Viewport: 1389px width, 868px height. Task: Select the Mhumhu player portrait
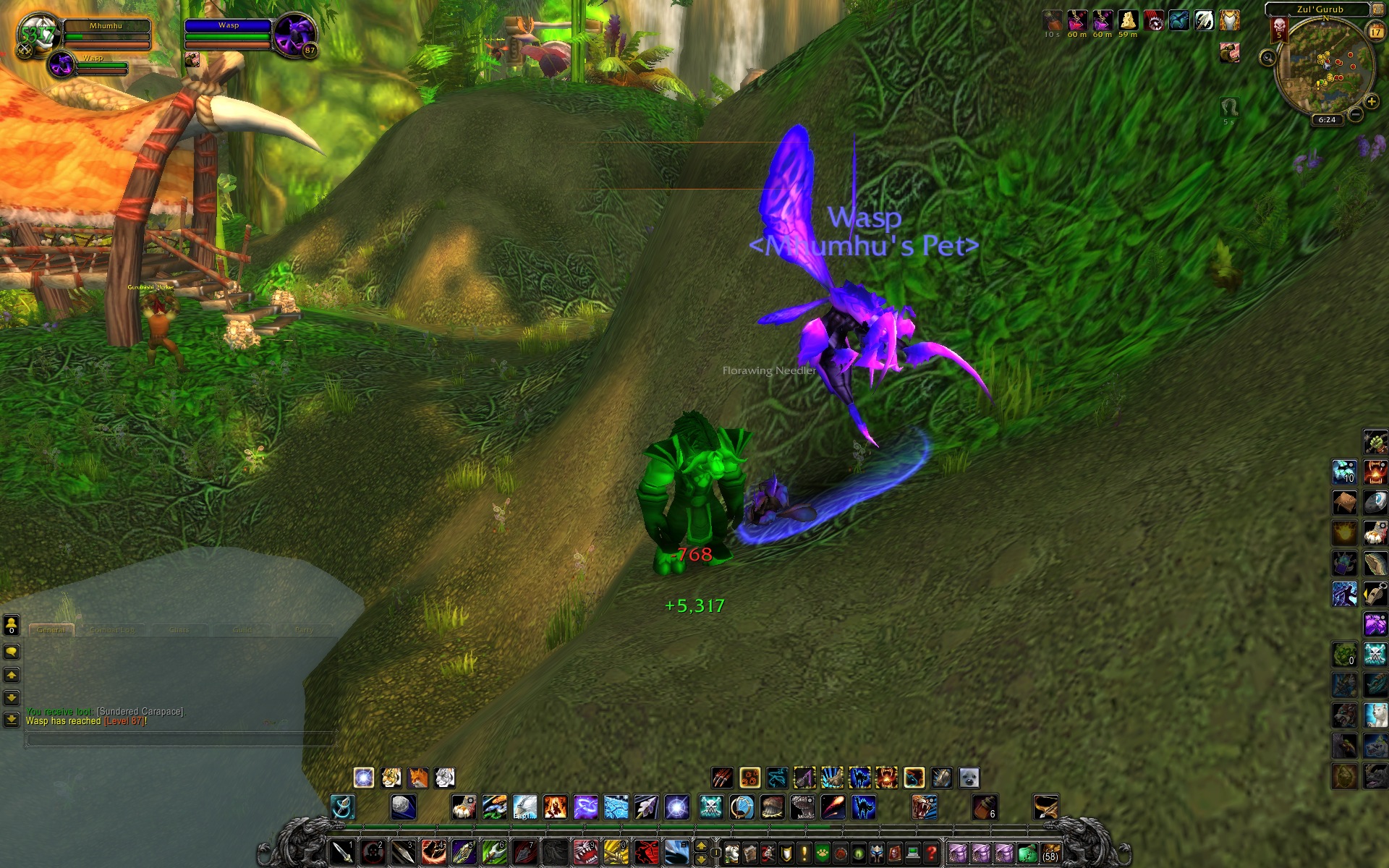(36, 34)
